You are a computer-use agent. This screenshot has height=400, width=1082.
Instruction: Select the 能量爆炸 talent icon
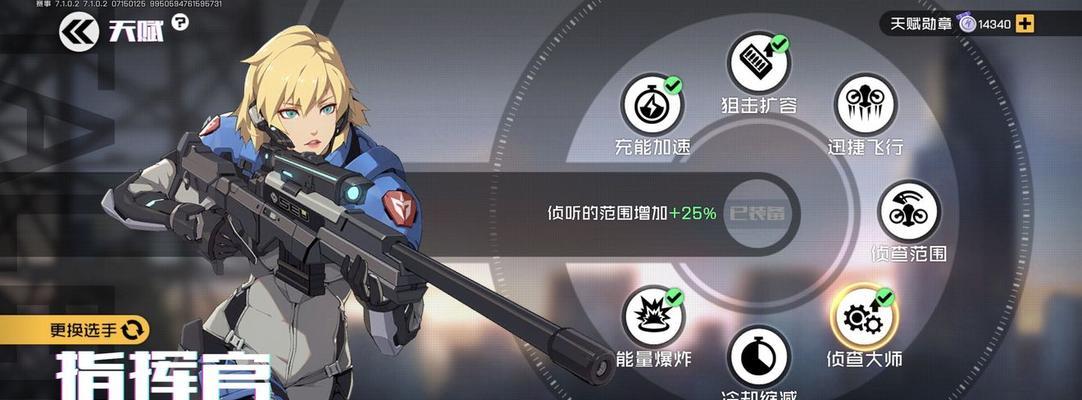654,316
